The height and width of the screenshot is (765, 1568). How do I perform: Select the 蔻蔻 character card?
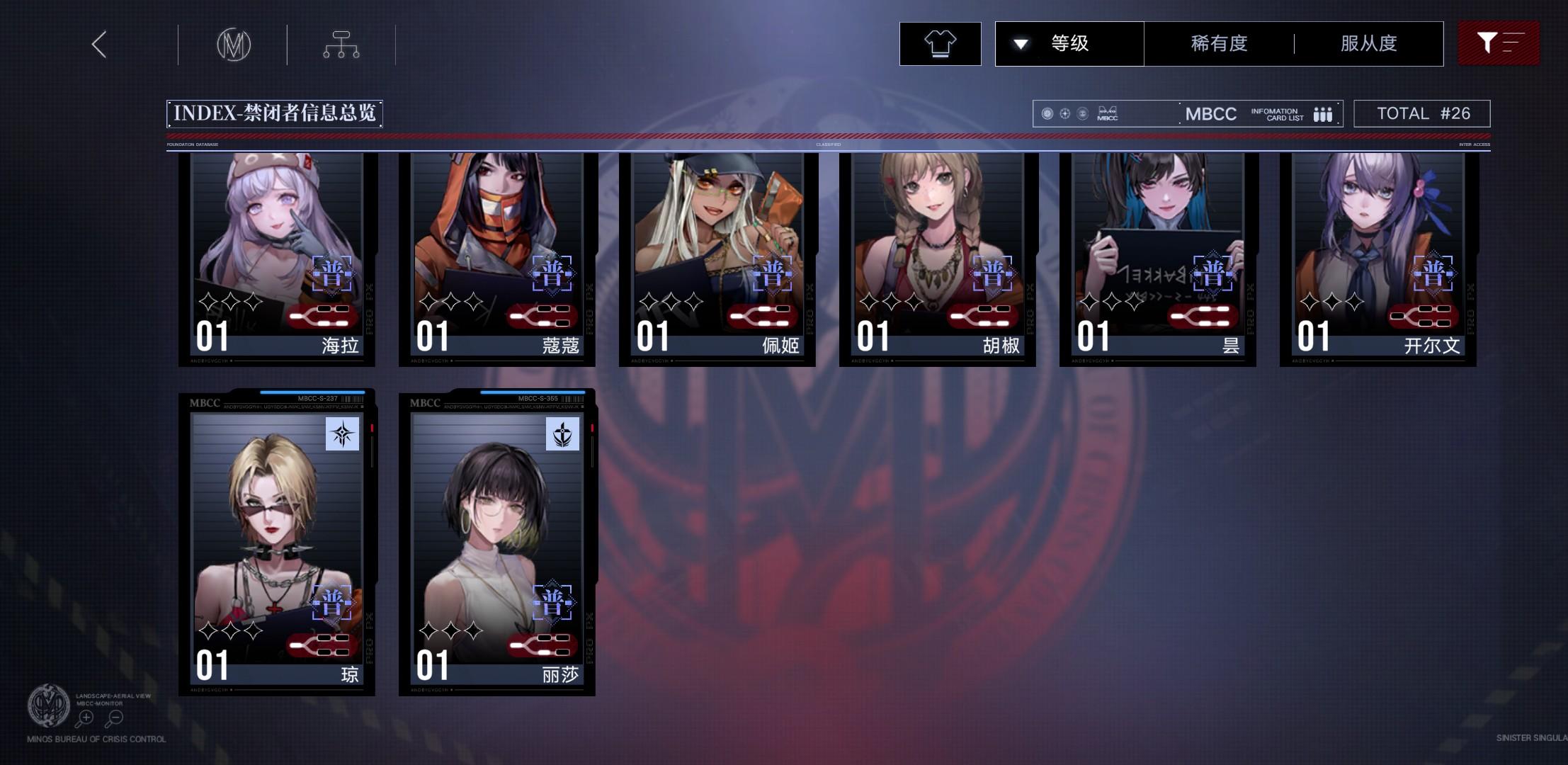tap(497, 259)
